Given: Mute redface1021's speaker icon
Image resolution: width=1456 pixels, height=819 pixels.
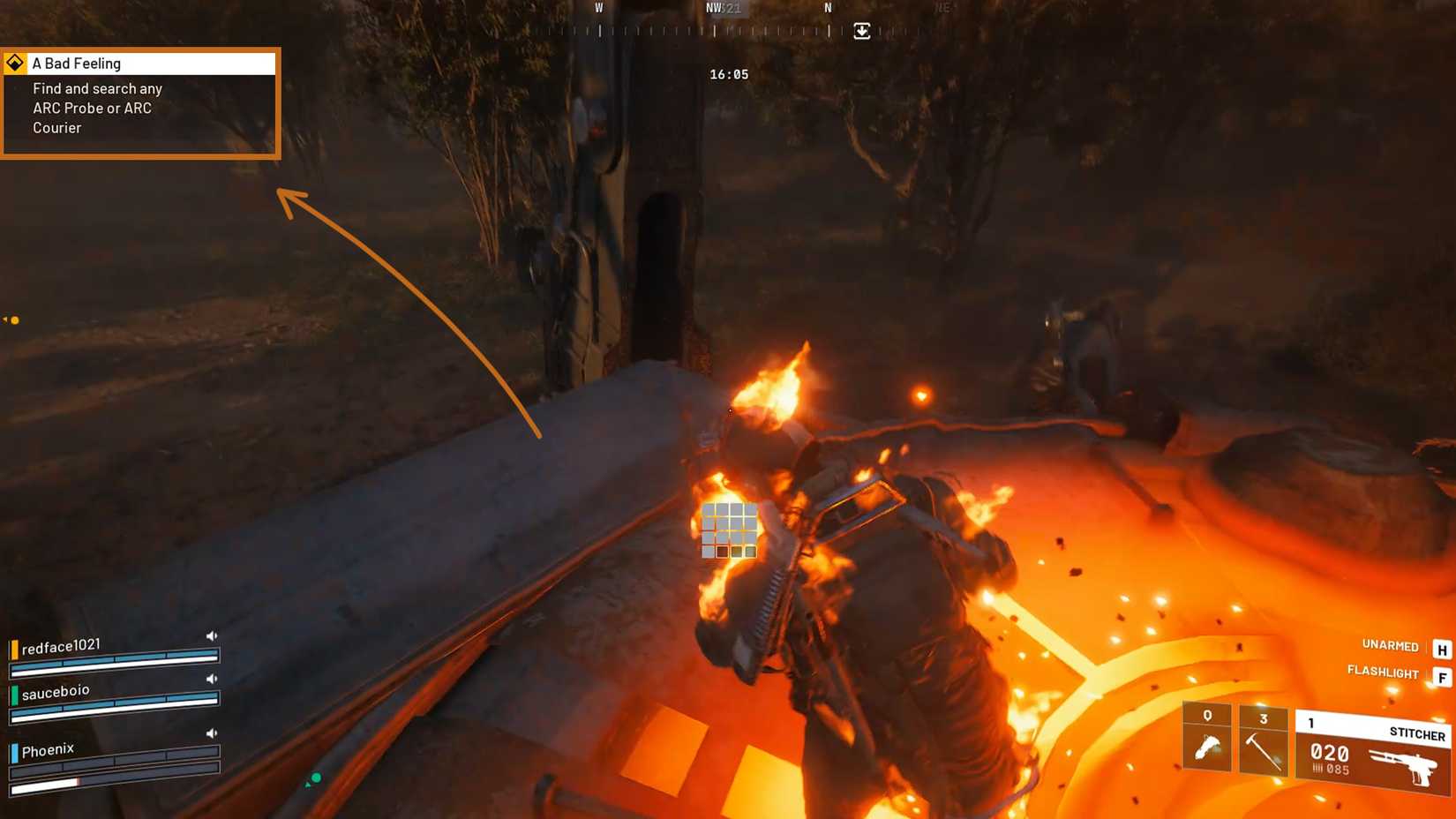Looking at the screenshot, I should coord(211,635).
